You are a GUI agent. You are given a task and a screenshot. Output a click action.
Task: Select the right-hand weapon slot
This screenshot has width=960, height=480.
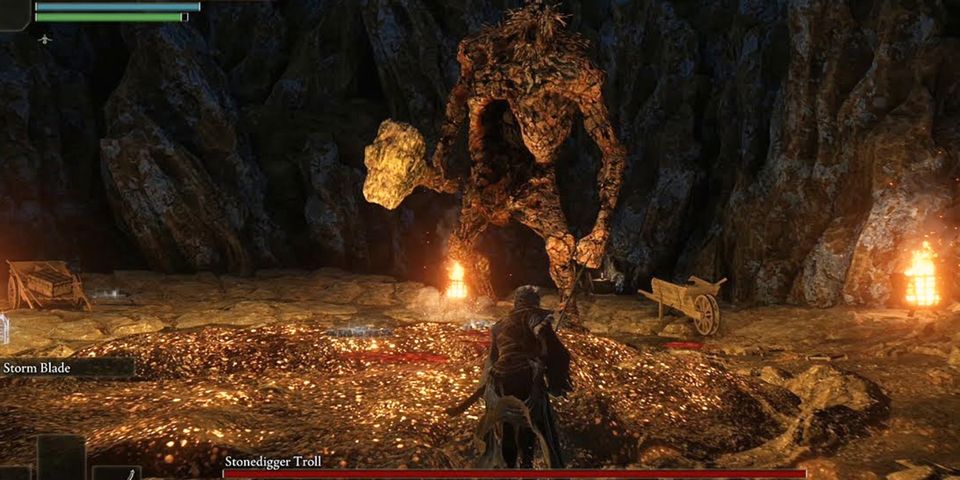tap(116, 474)
